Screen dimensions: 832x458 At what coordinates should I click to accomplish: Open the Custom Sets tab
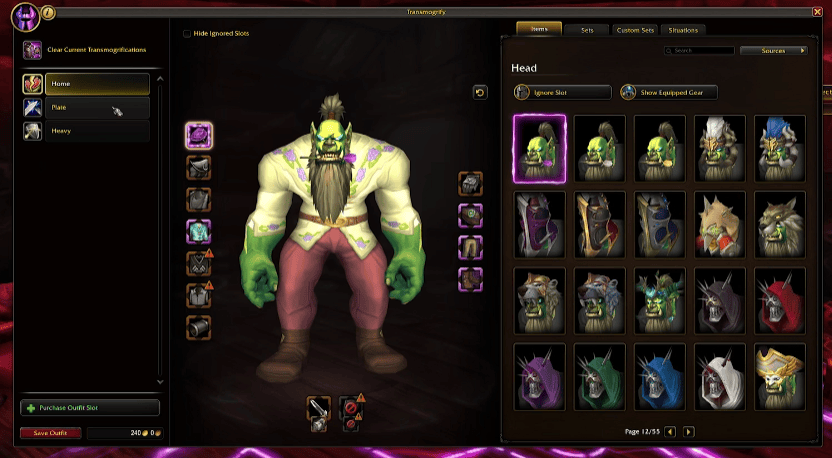(x=635, y=30)
